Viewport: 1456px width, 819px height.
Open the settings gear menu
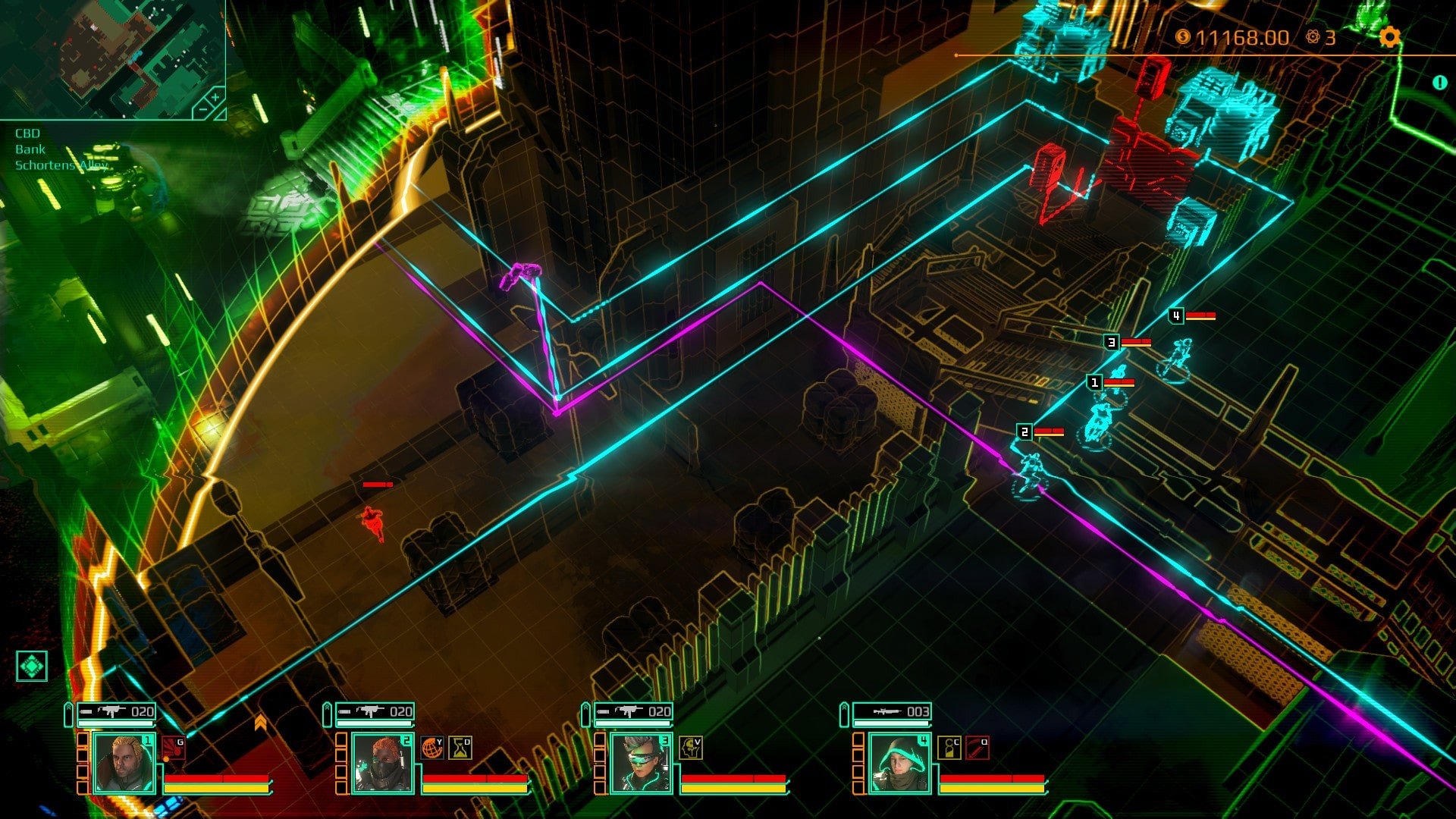pyautogui.click(x=1389, y=36)
